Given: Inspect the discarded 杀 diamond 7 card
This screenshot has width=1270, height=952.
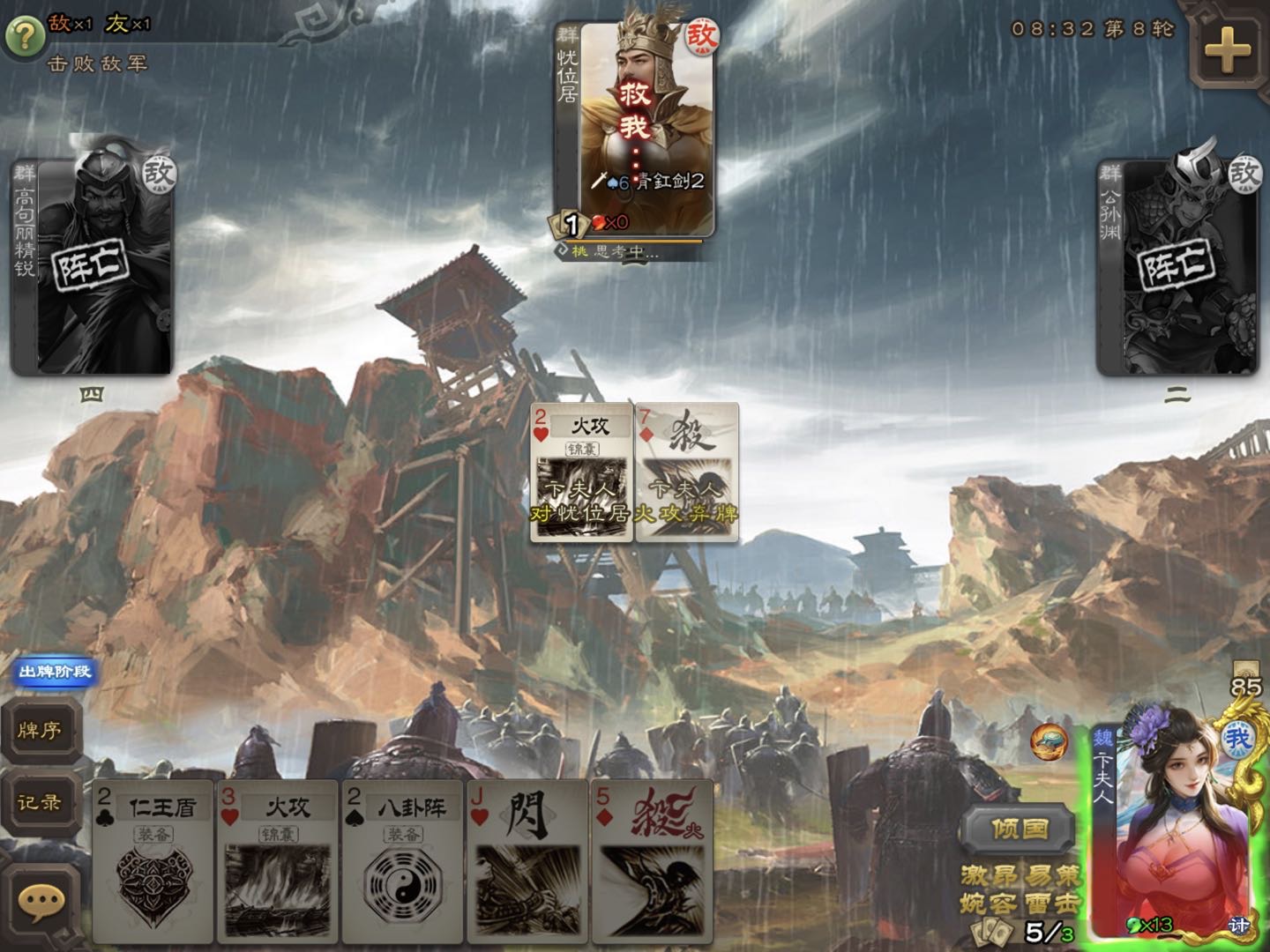Looking at the screenshot, I should [x=688, y=473].
